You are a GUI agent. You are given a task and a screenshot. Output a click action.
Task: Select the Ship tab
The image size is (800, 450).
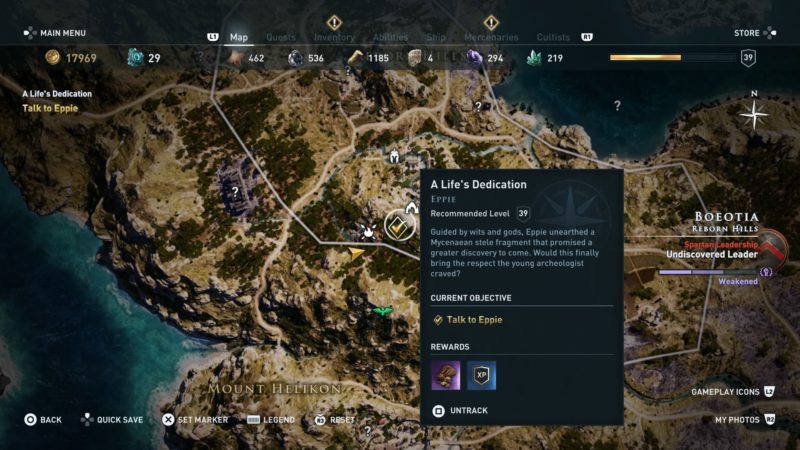[436, 38]
